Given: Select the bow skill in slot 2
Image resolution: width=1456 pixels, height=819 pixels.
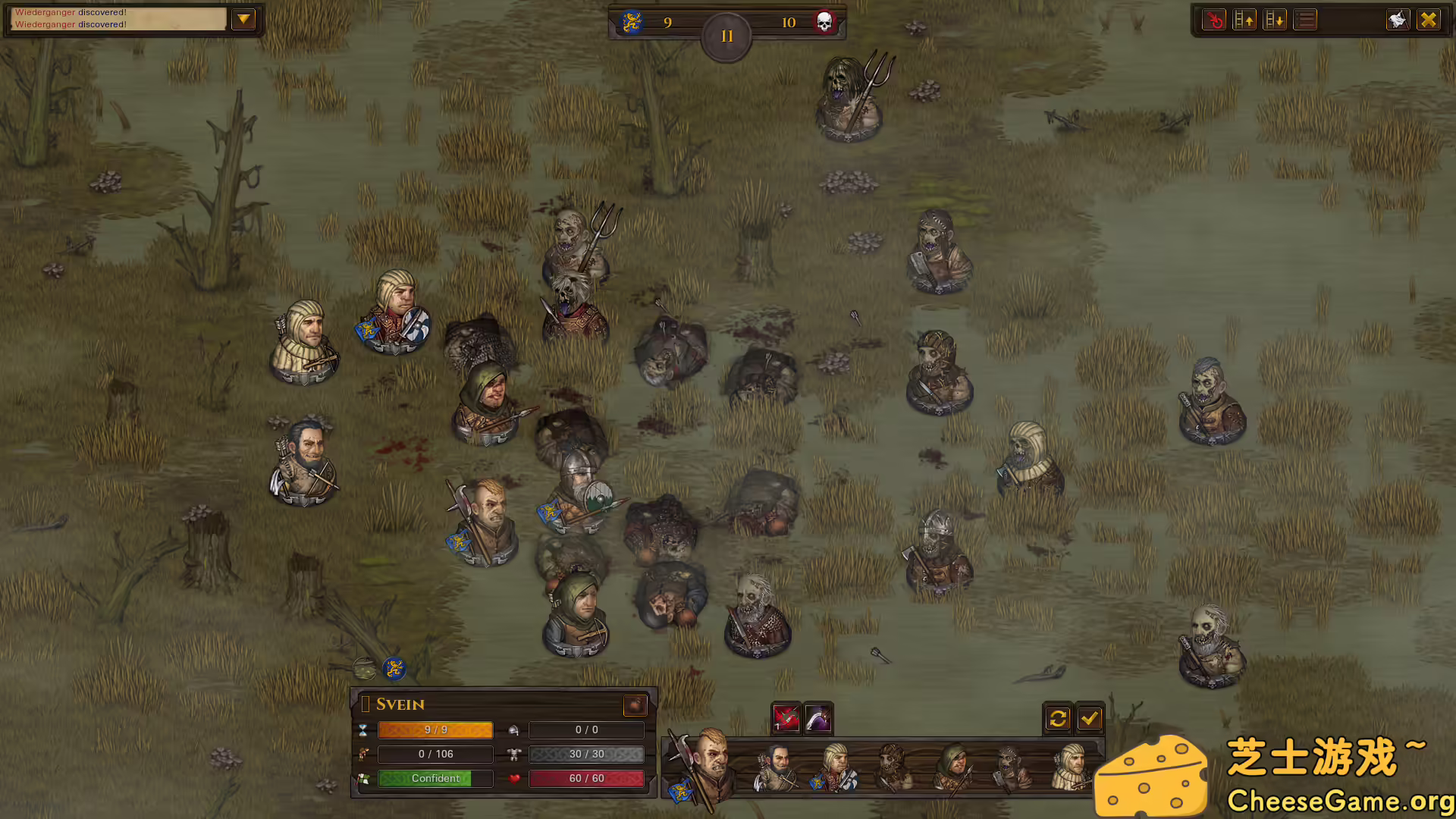Looking at the screenshot, I should coord(817,718).
